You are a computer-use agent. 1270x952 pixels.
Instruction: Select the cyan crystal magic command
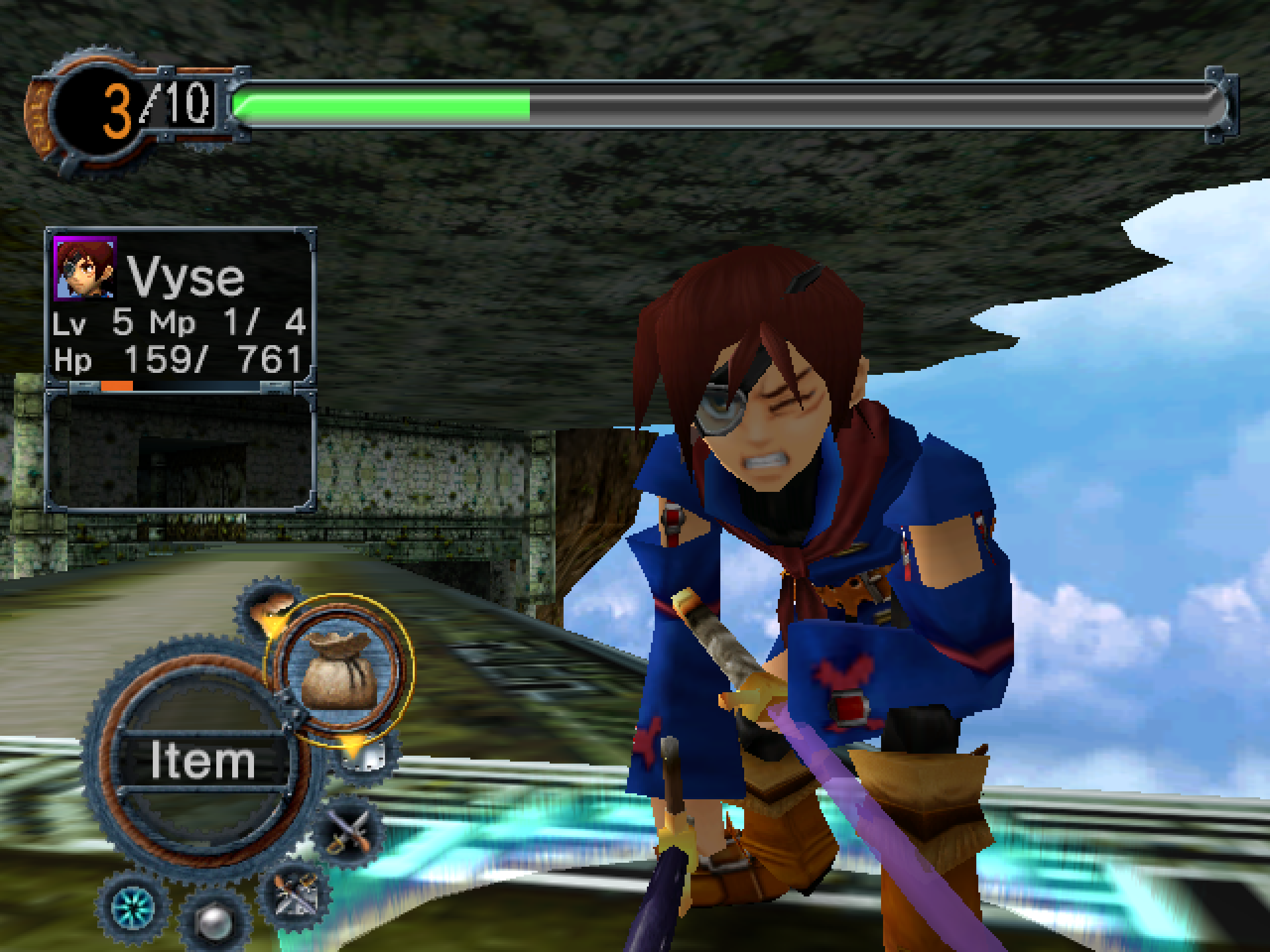133,908
